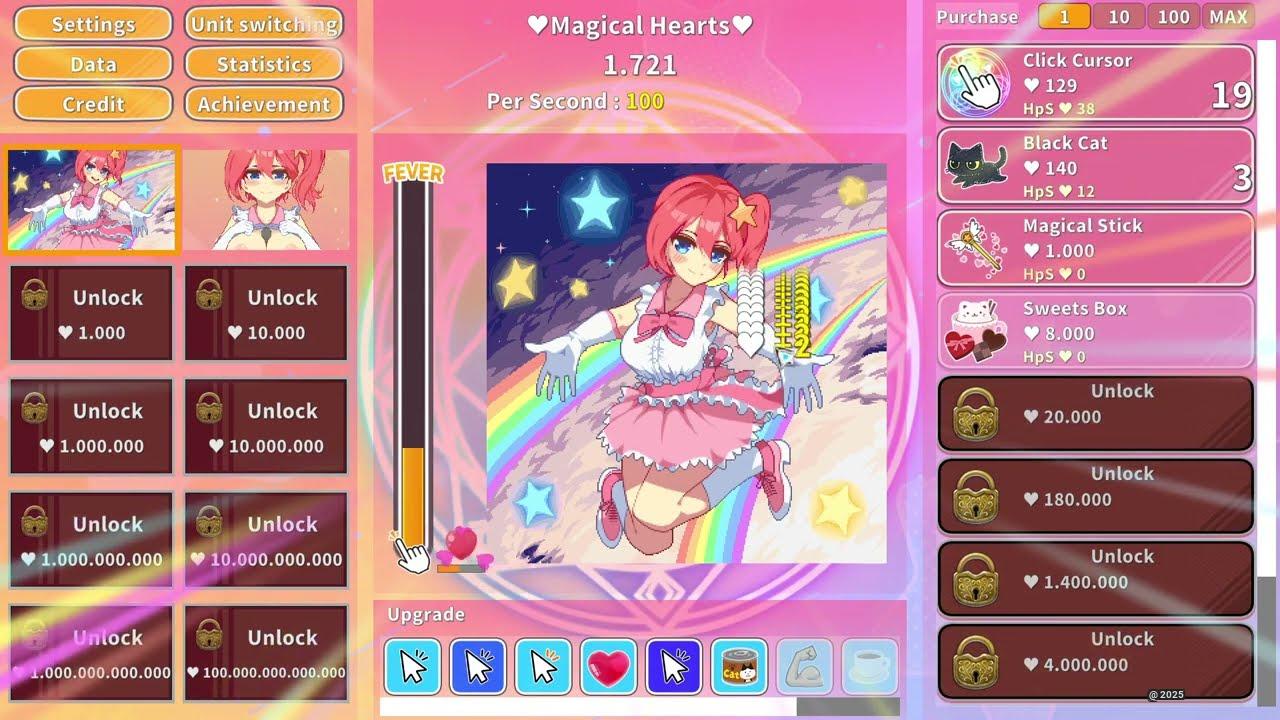Select the heart upgrade icon
Screen dimensions: 1280x720
click(610, 666)
